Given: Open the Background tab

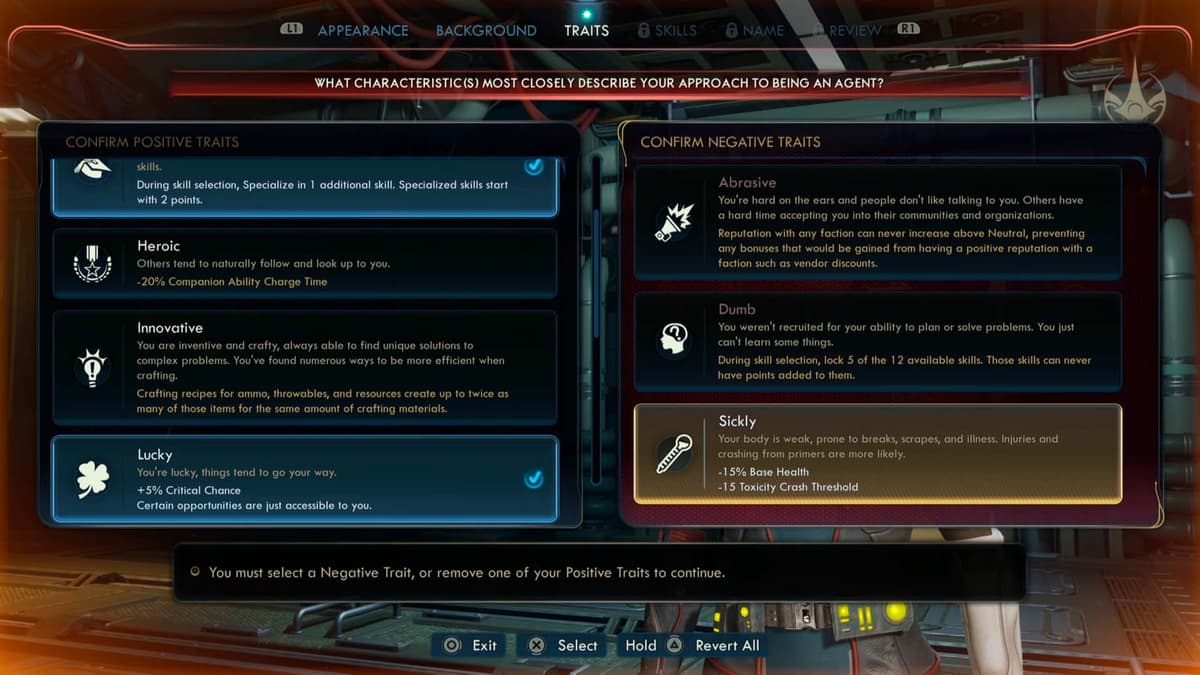Looking at the screenshot, I should [x=486, y=31].
